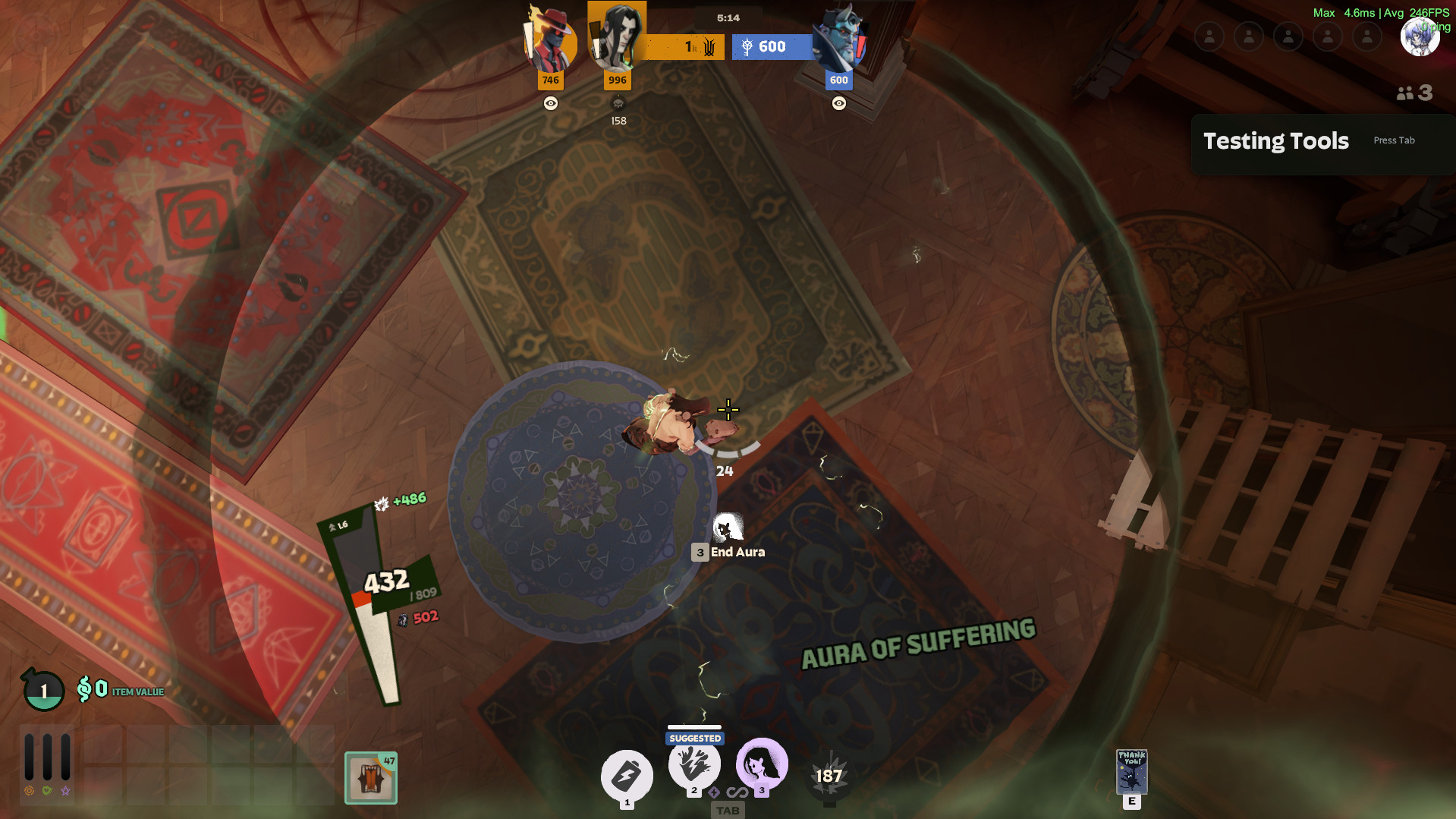Show the player count list
This screenshot has width=1456, height=819.
(1414, 93)
